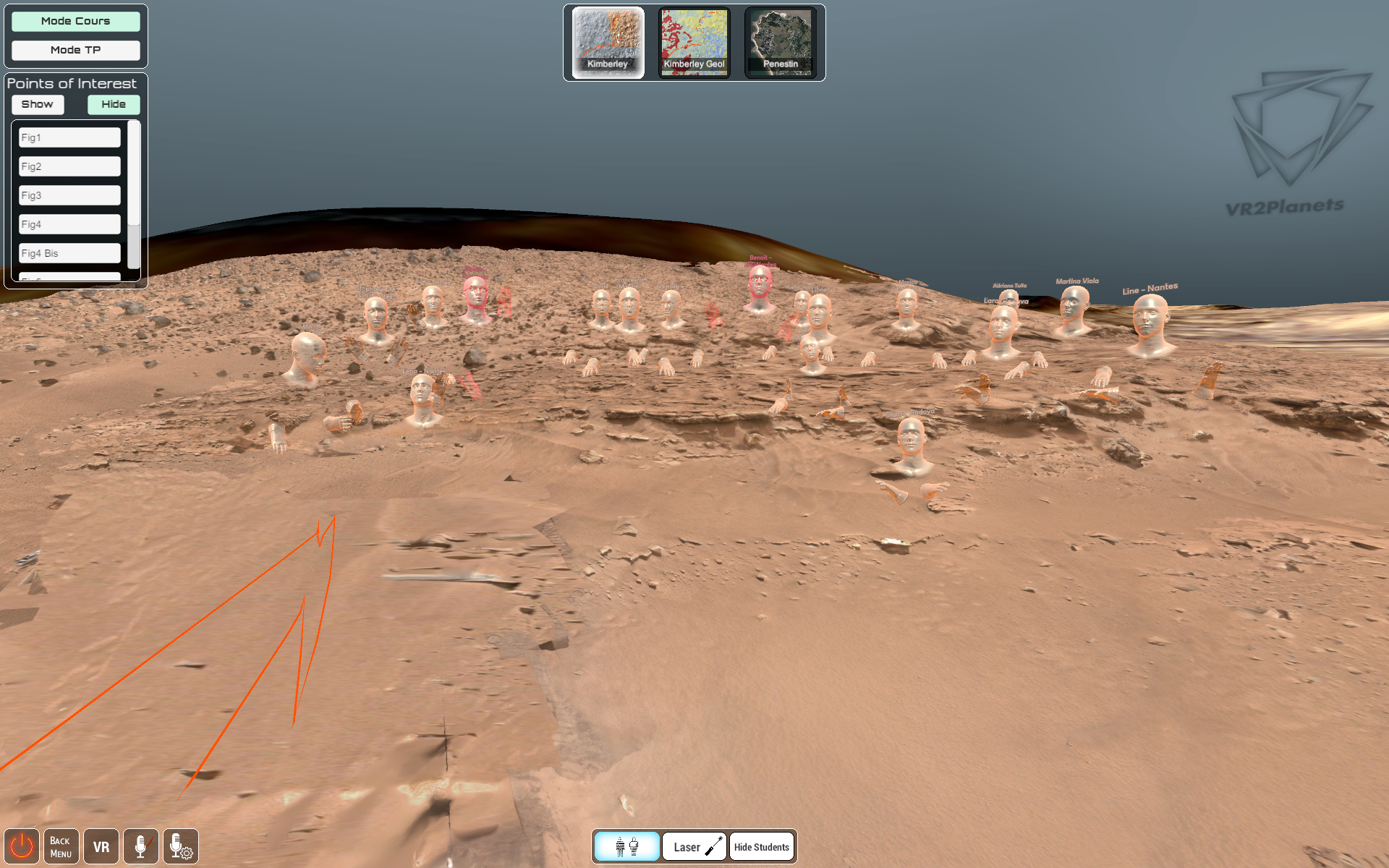
Task: Hide the points of interest
Action: tap(114, 104)
